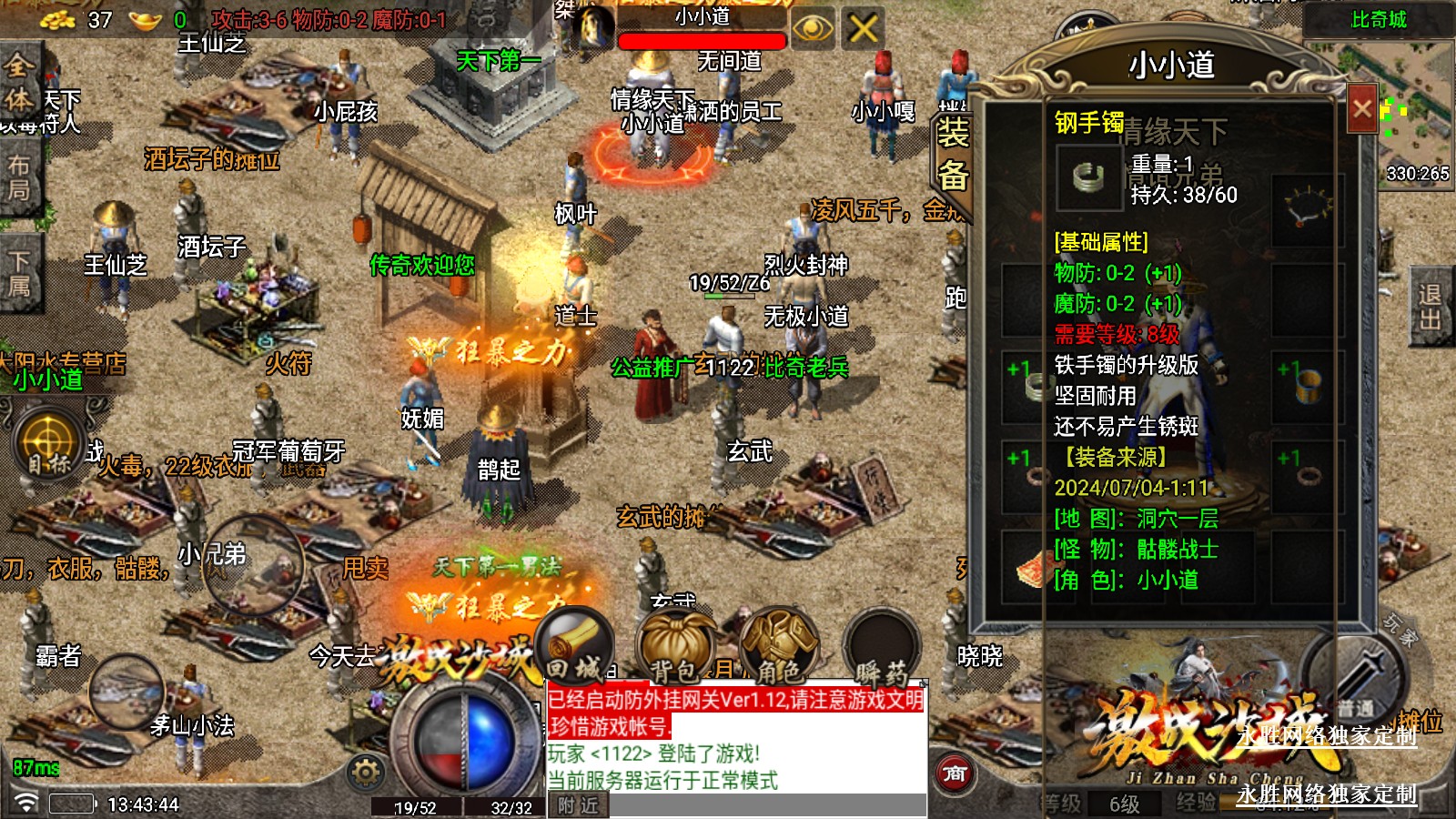The height and width of the screenshot is (819, 1456).
Task: Open the red 商 shop button
Action: pyautogui.click(x=955, y=774)
